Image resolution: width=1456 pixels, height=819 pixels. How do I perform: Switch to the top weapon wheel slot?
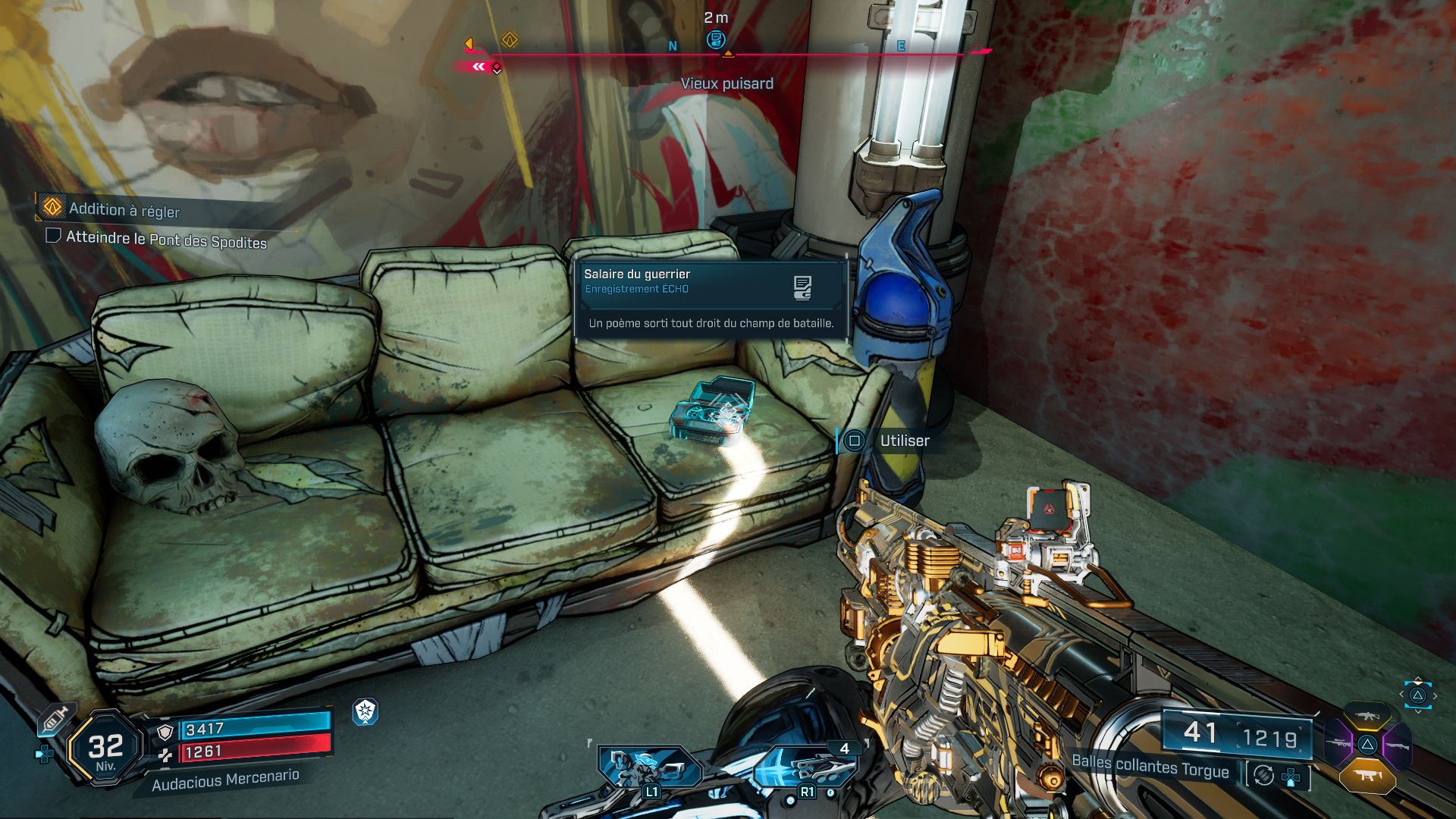[x=1367, y=716]
